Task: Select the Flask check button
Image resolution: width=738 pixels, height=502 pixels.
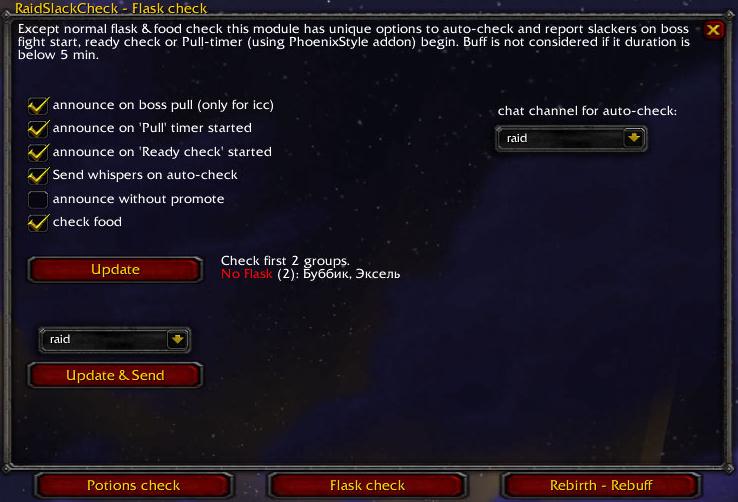Action: 367,486
